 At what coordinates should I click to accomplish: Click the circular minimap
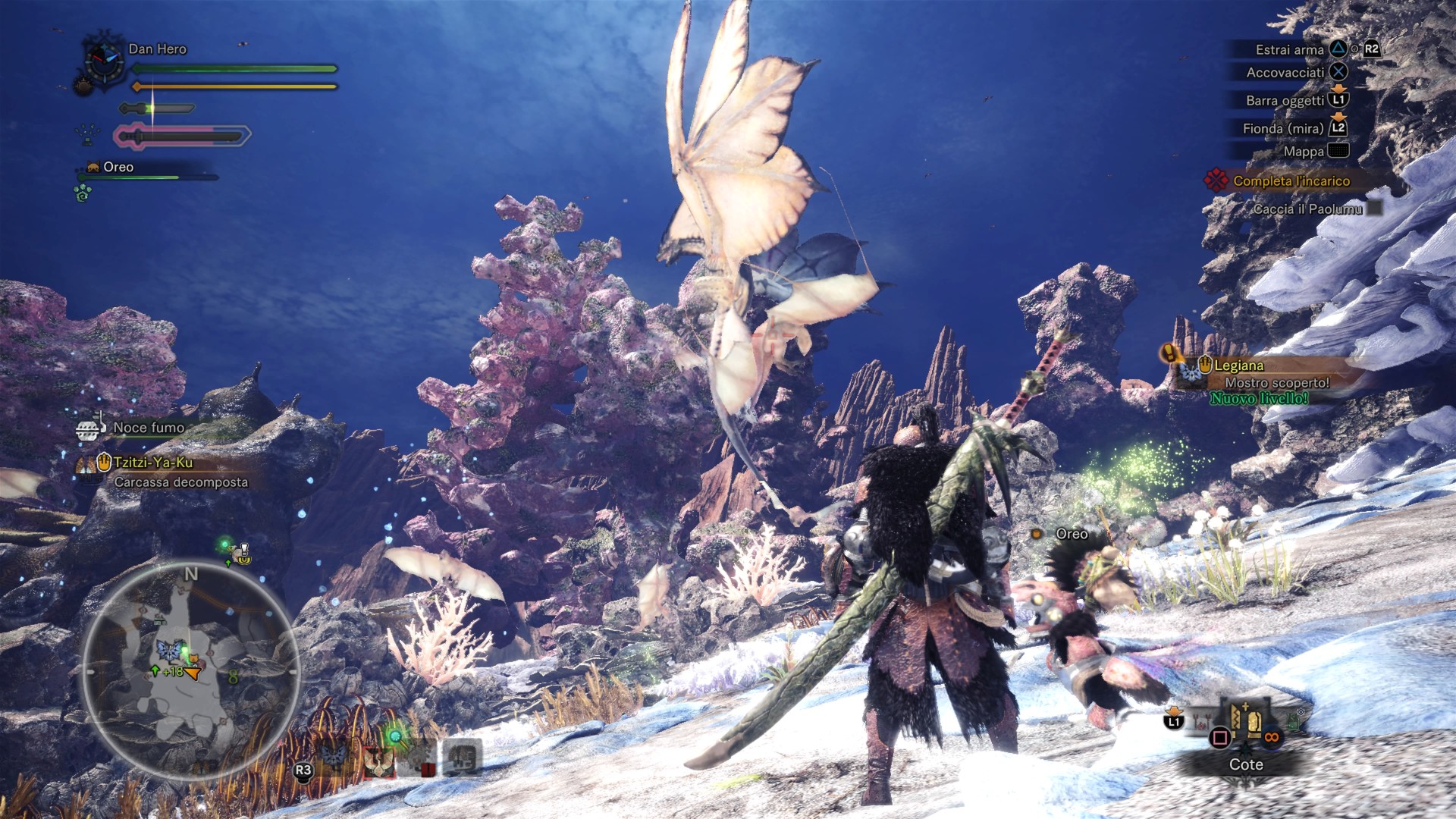point(190,672)
